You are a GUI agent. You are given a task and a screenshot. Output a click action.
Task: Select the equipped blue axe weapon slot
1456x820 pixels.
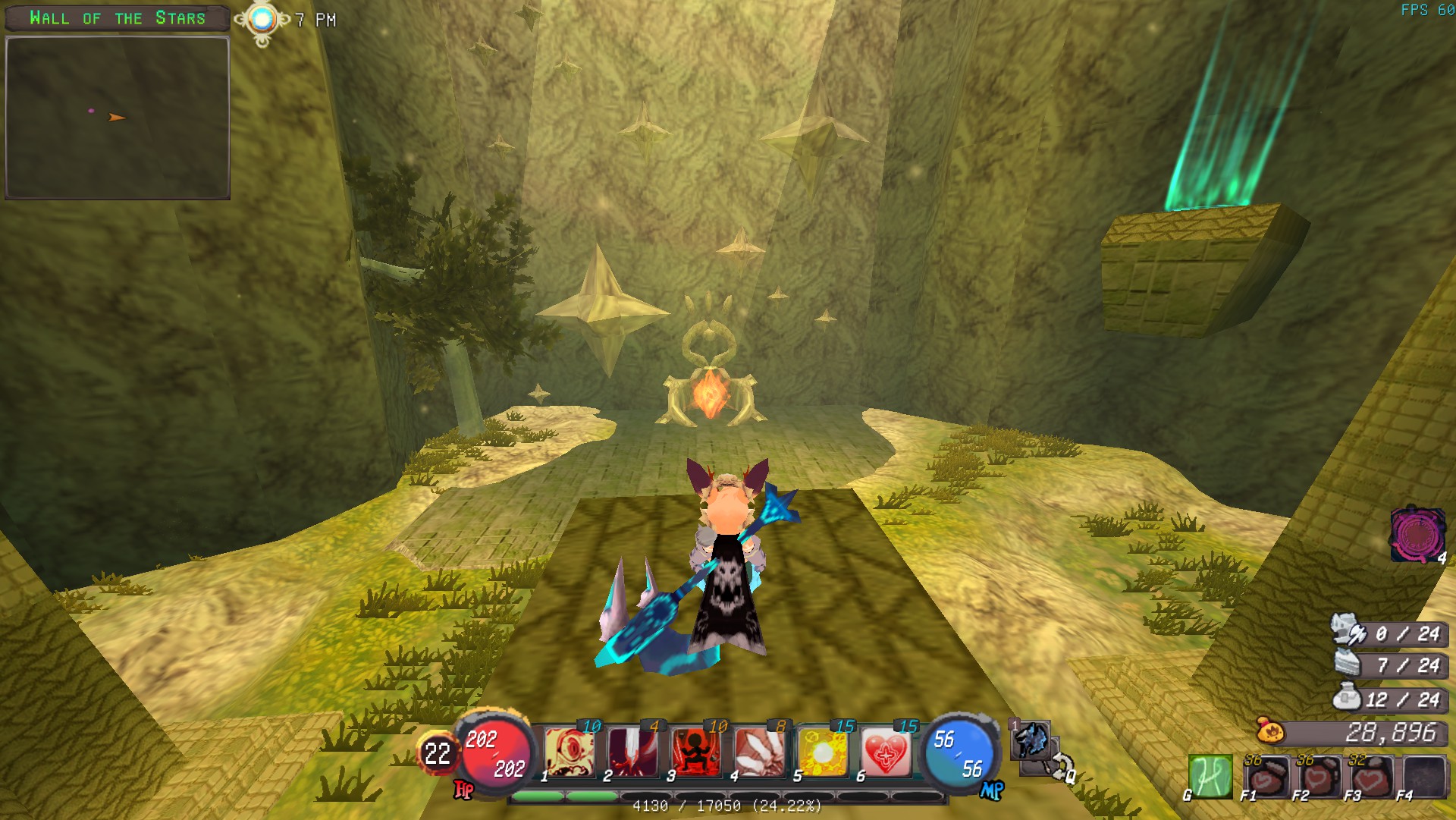(1031, 740)
